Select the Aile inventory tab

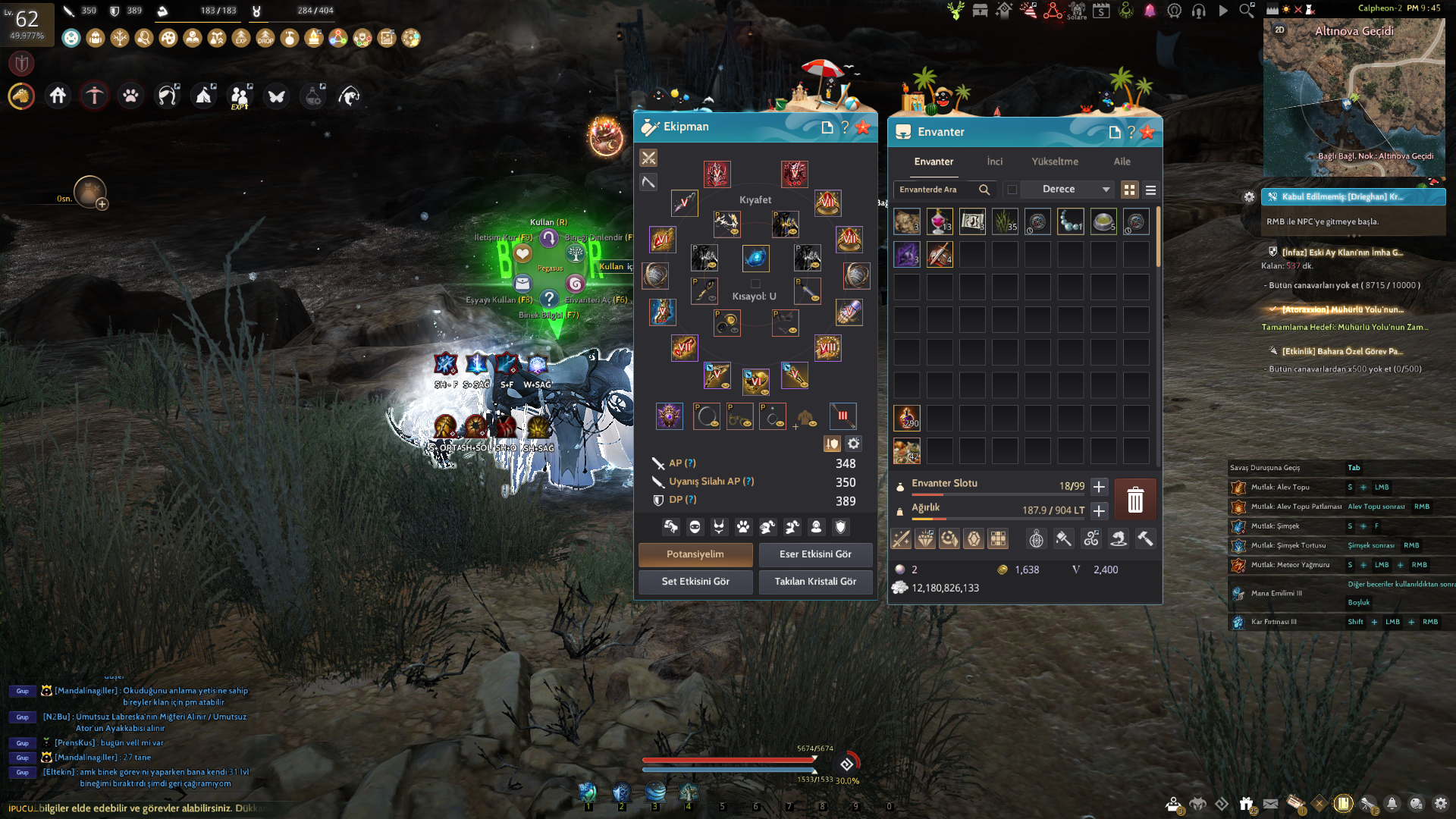click(1122, 162)
